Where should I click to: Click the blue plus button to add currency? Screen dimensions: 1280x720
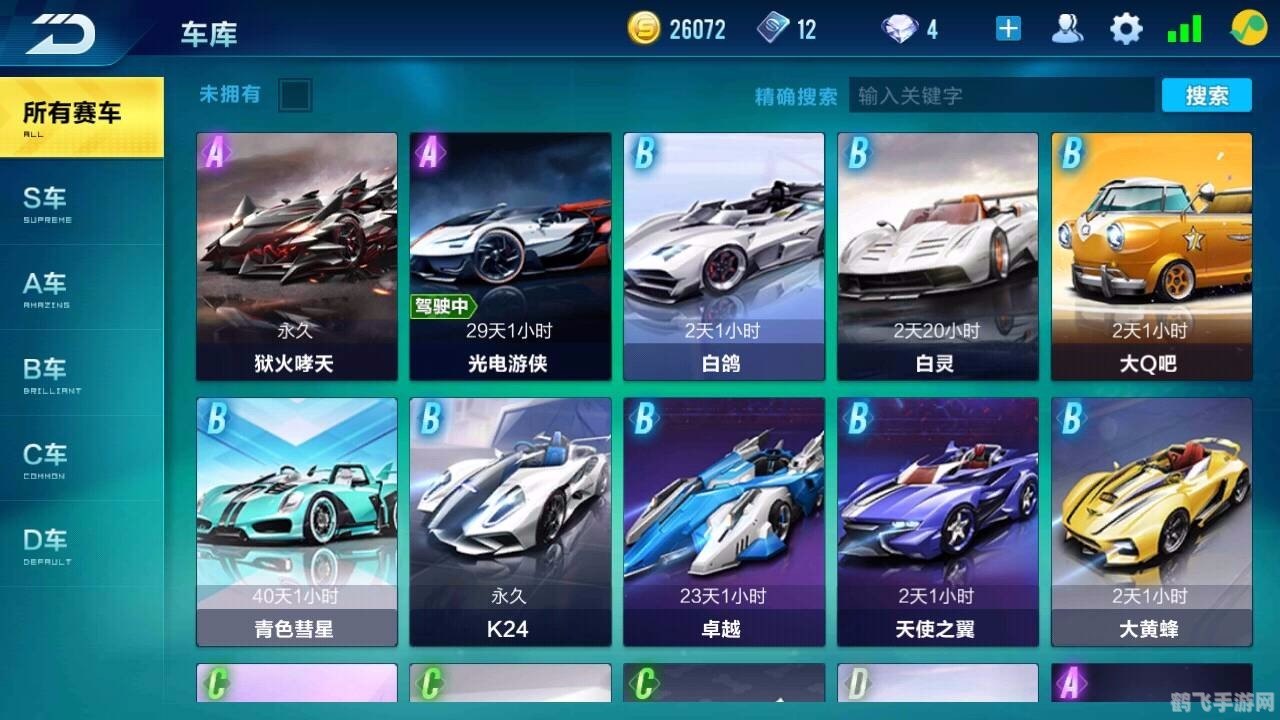click(x=1008, y=29)
